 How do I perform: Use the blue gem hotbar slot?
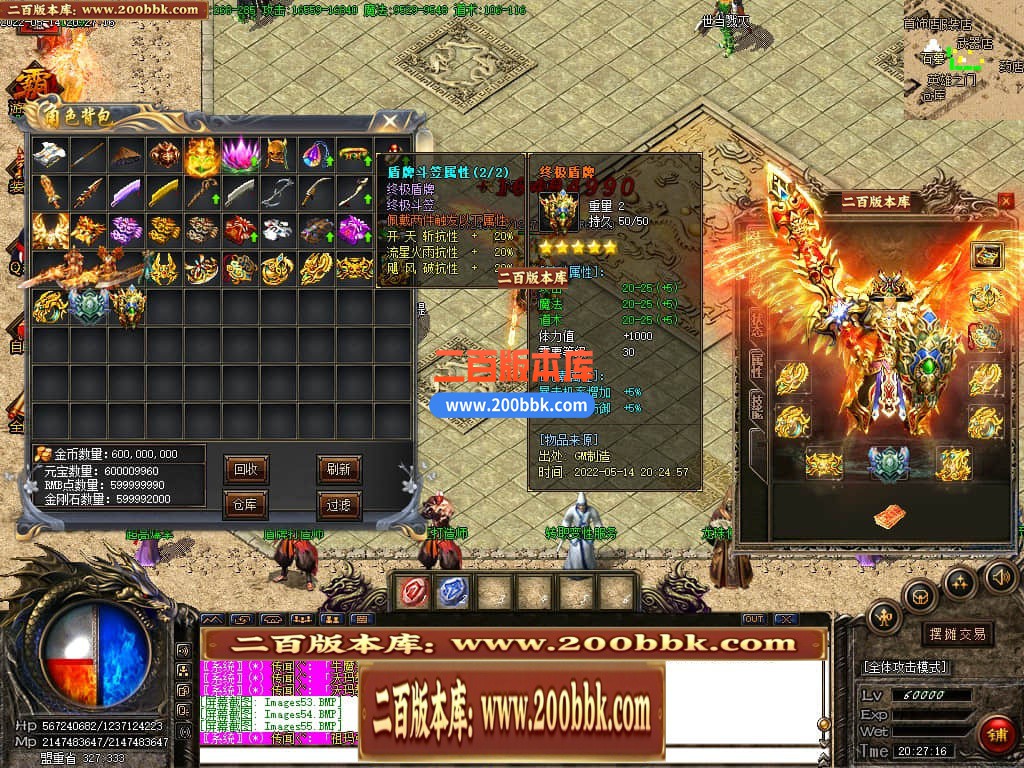pyautogui.click(x=453, y=592)
